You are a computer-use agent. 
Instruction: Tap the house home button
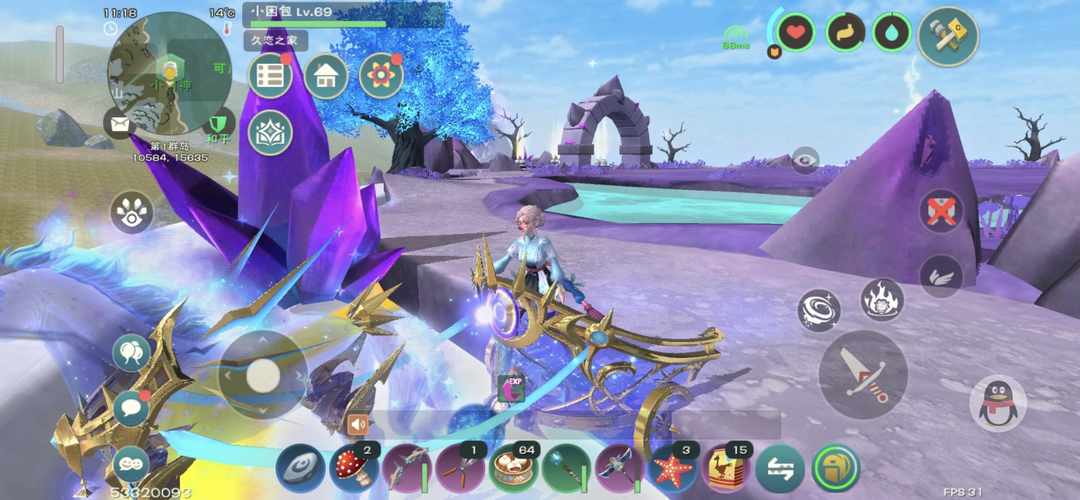tap(326, 76)
